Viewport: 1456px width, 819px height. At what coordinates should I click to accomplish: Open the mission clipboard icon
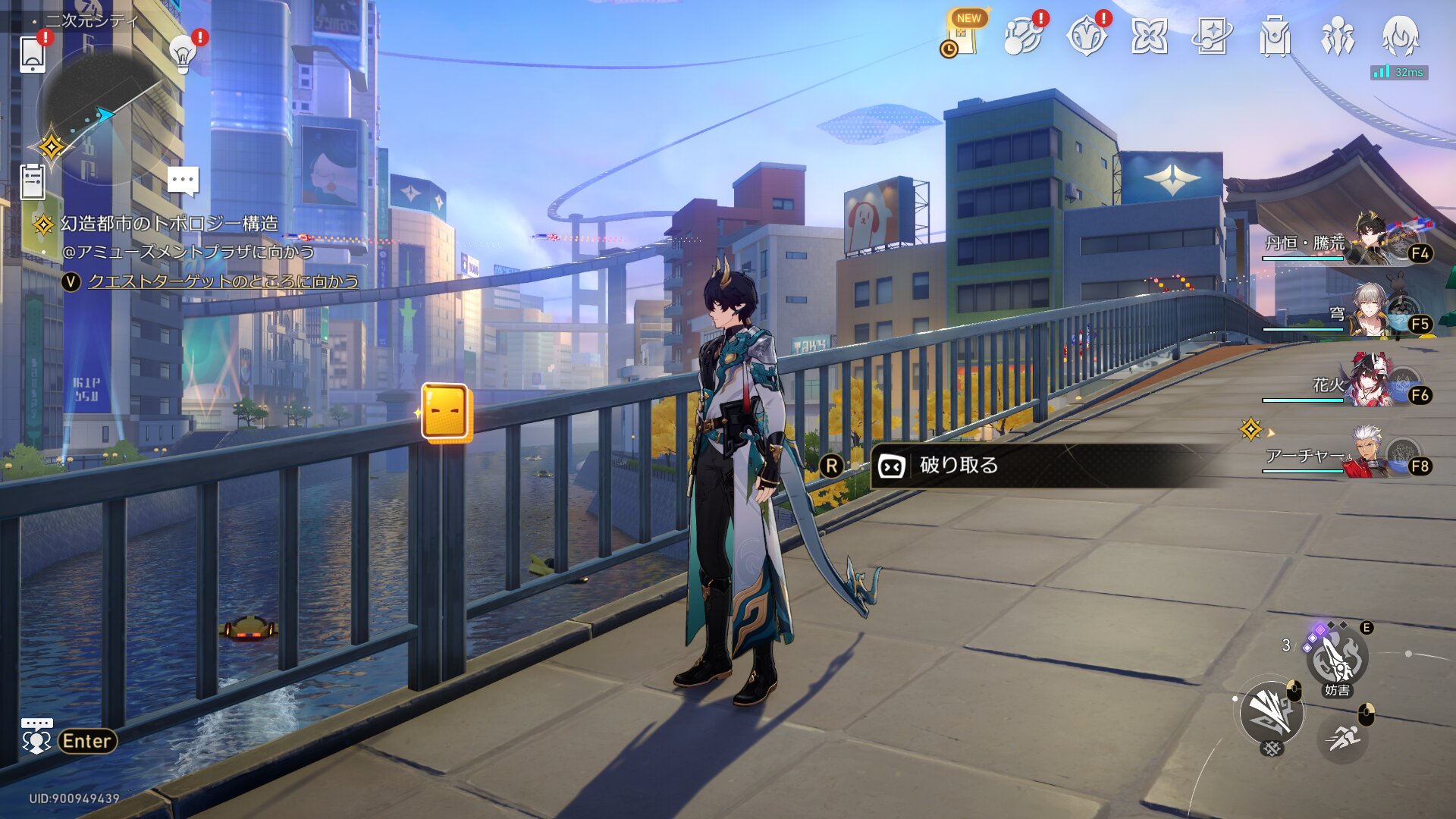pyautogui.click(x=33, y=182)
